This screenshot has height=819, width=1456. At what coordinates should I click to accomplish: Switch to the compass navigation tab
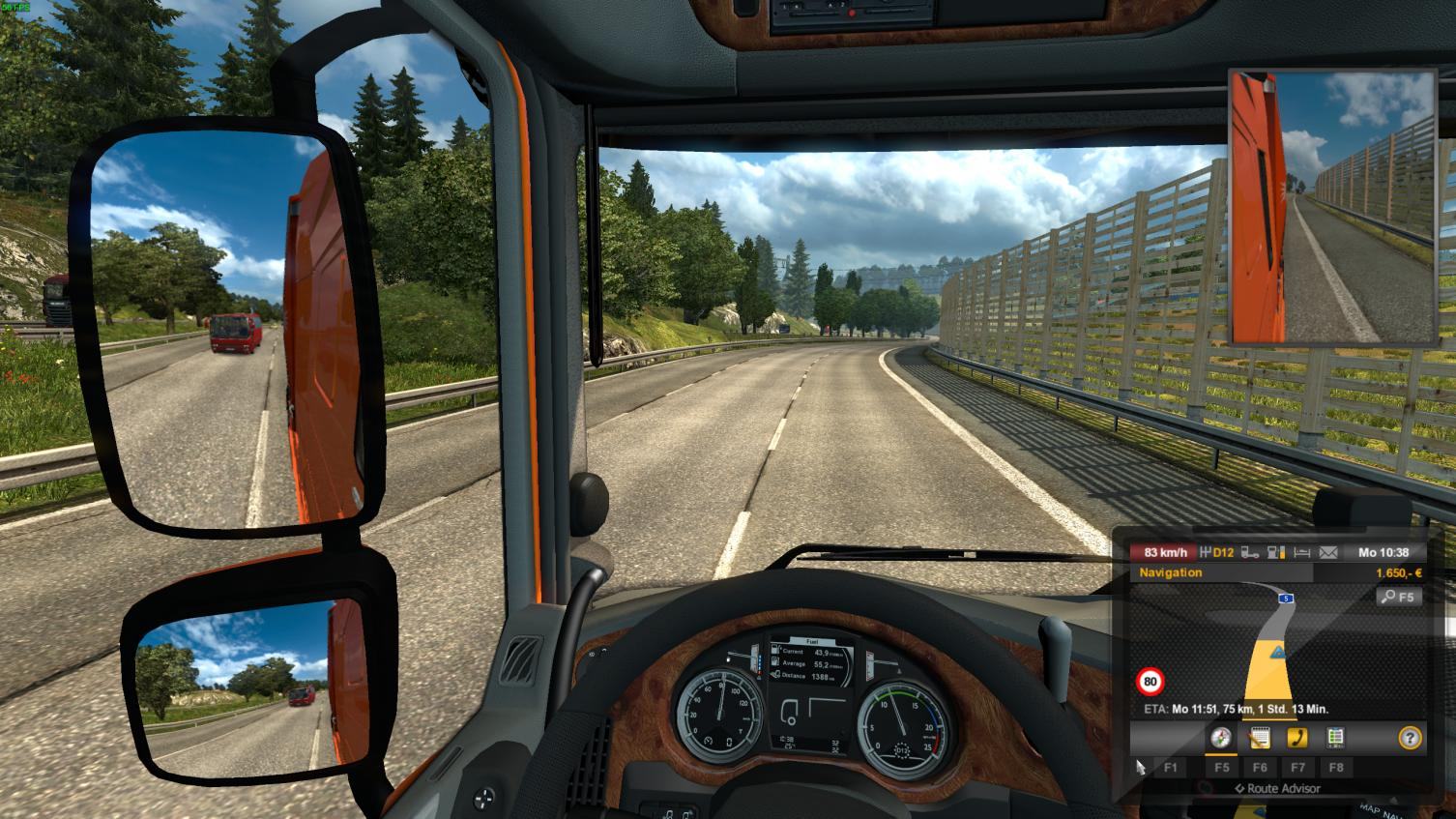click(x=1221, y=738)
